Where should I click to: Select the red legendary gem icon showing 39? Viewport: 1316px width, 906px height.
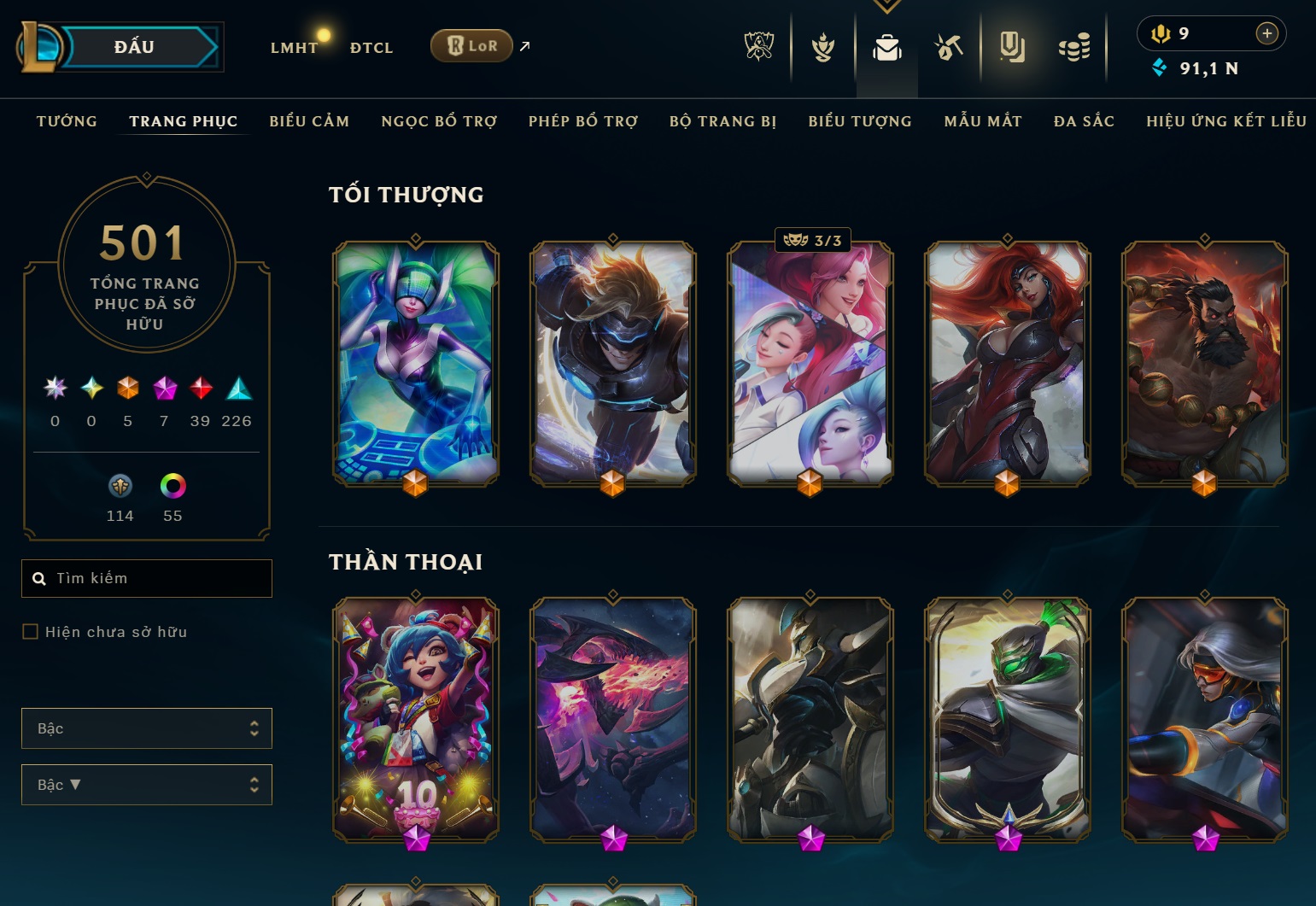[201, 389]
